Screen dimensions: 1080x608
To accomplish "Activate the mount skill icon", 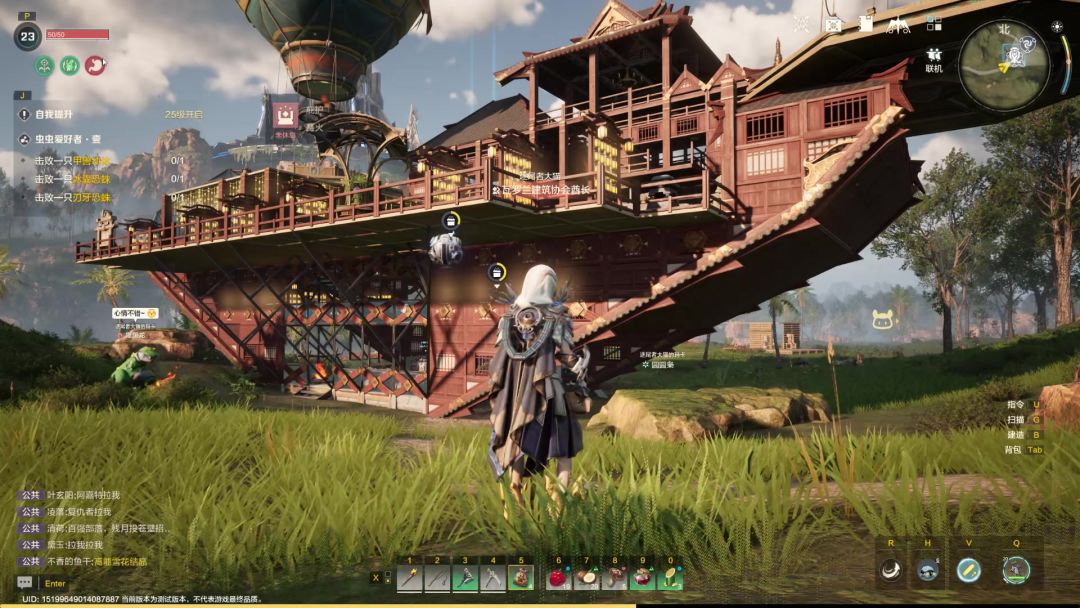I will click(x=928, y=570).
